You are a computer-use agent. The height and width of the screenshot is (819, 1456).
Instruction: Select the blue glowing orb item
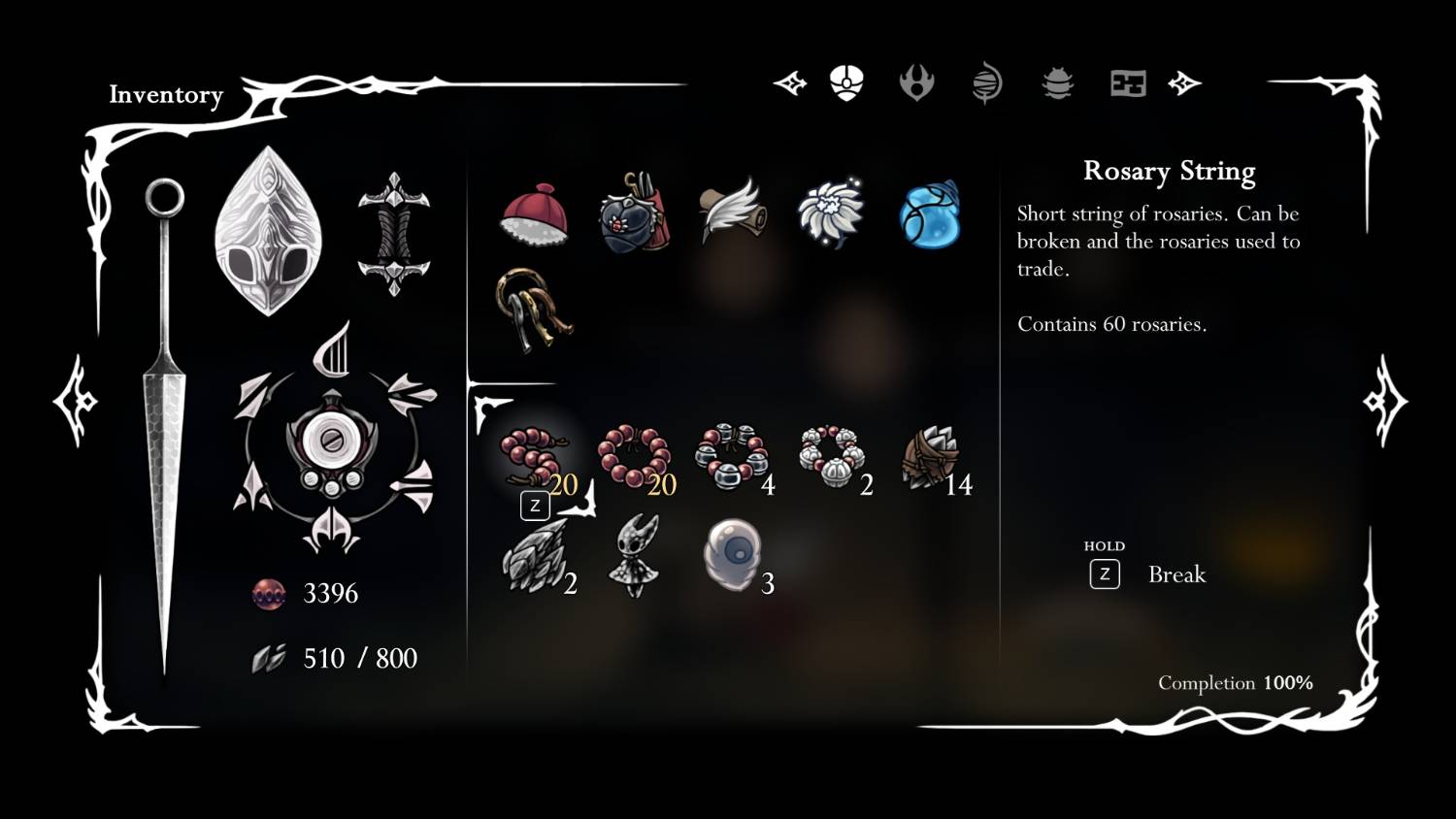[x=930, y=213]
